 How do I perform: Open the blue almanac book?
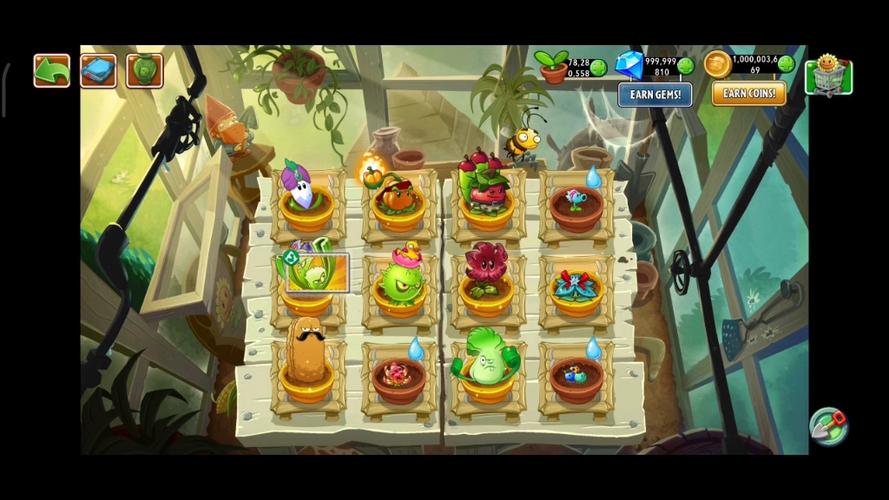click(98, 71)
